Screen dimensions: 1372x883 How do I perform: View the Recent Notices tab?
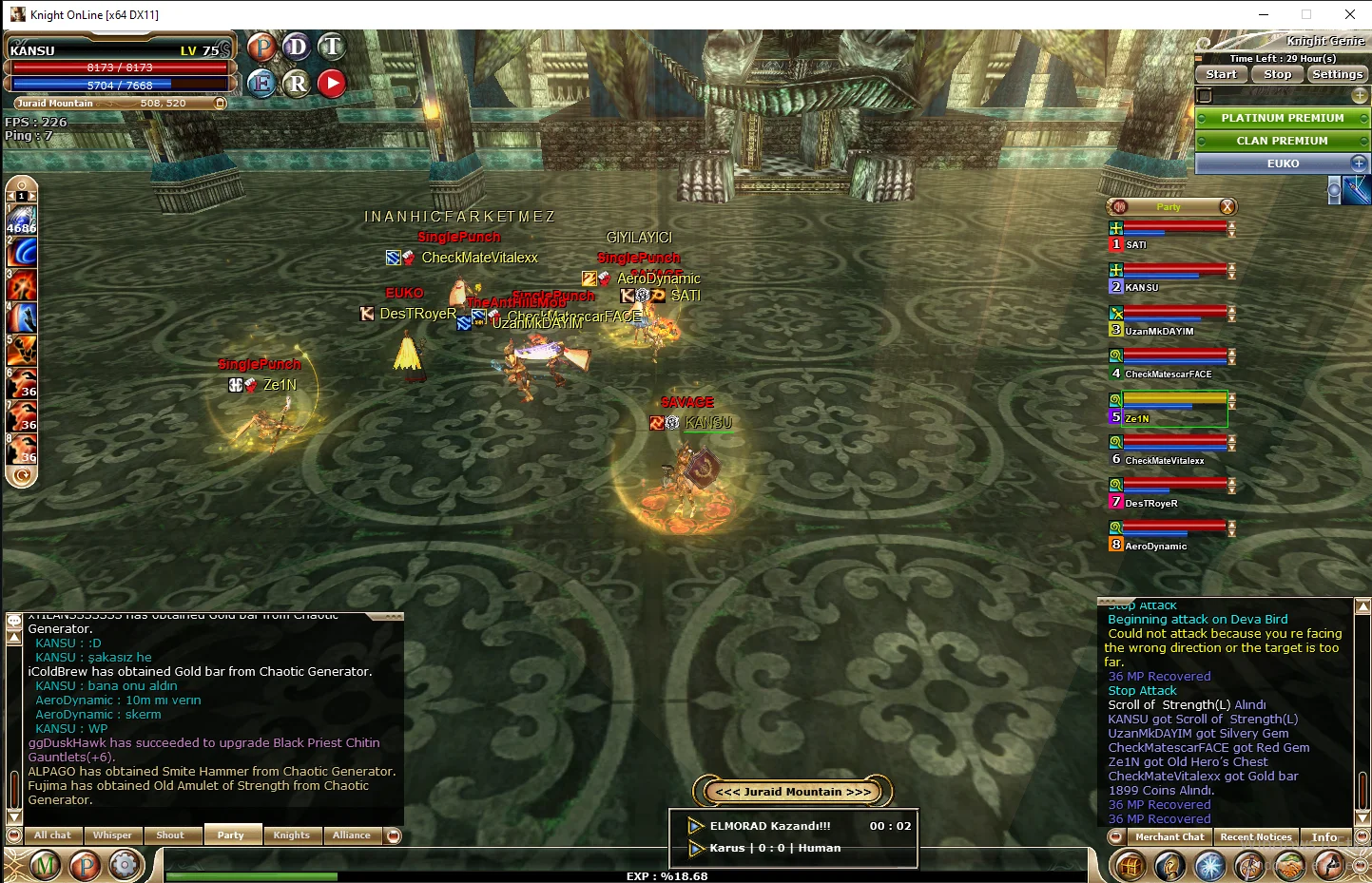pyautogui.click(x=1255, y=837)
